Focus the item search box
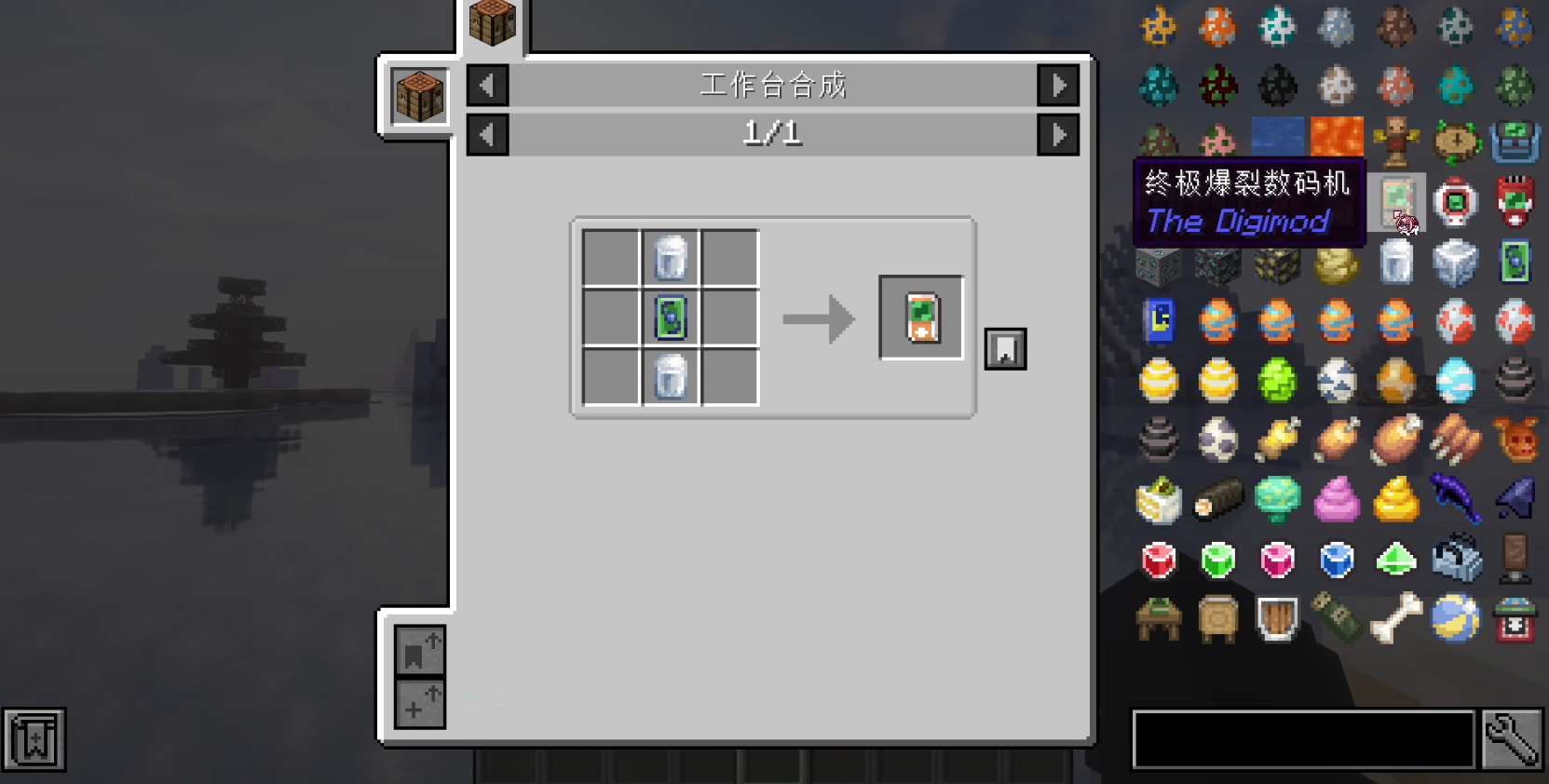1549x784 pixels. click(1303, 740)
